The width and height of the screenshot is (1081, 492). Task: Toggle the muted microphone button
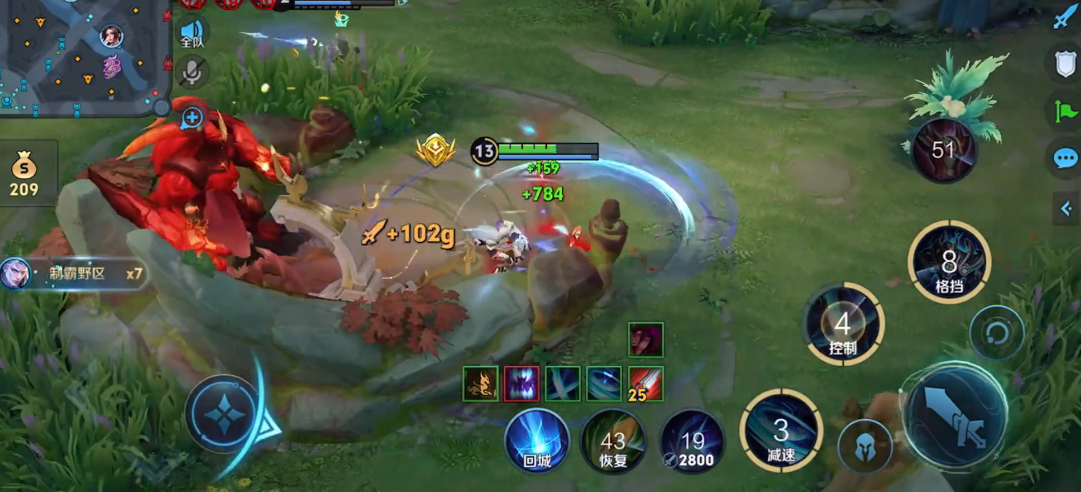[193, 72]
